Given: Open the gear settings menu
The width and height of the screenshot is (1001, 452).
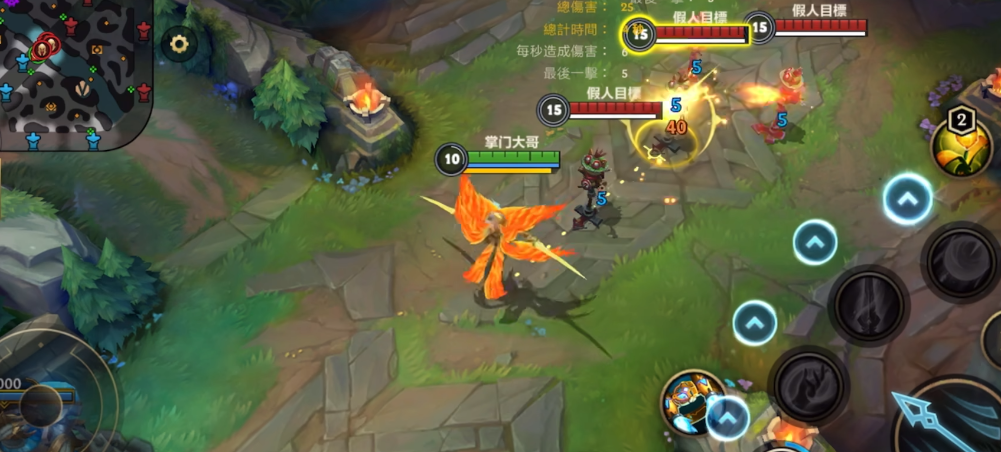Looking at the screenshot, I should (x=179, y=44).
